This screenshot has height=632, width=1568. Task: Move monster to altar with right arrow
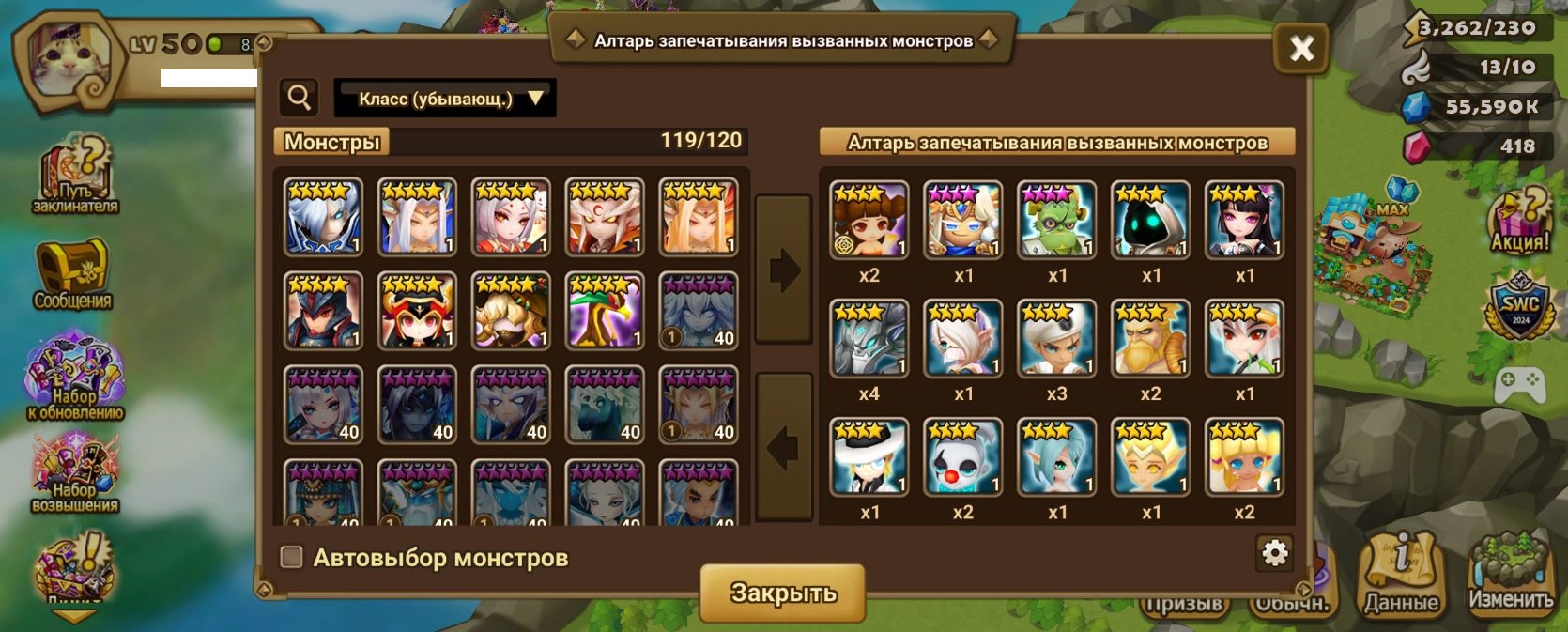click(784, 270)
